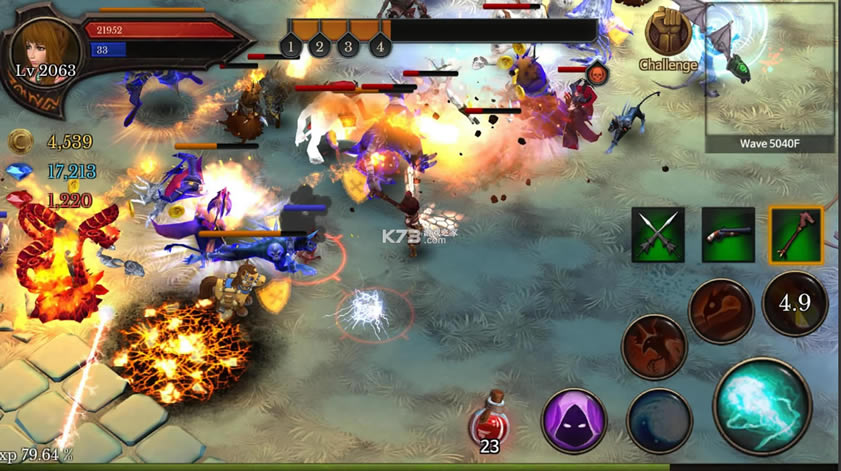Open the minimap above the wave label
841x471 pixels.
(772, 68)
